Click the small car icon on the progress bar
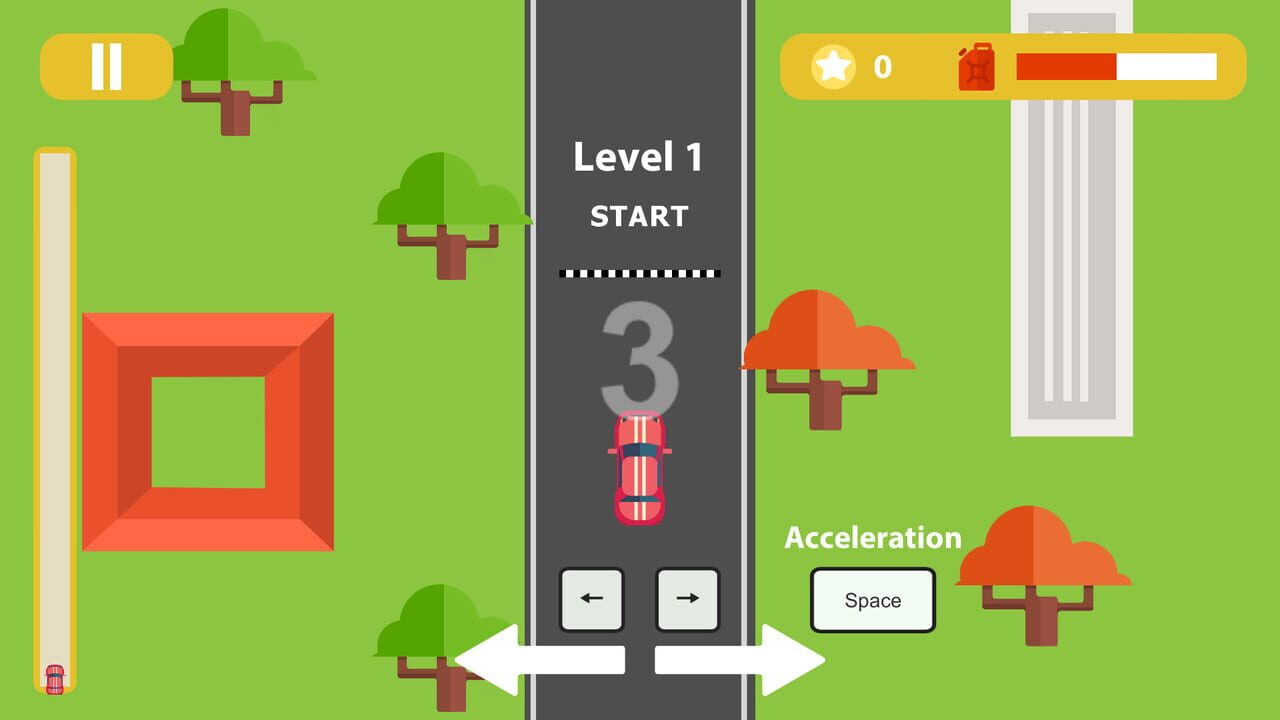 [x=56, y=681]
